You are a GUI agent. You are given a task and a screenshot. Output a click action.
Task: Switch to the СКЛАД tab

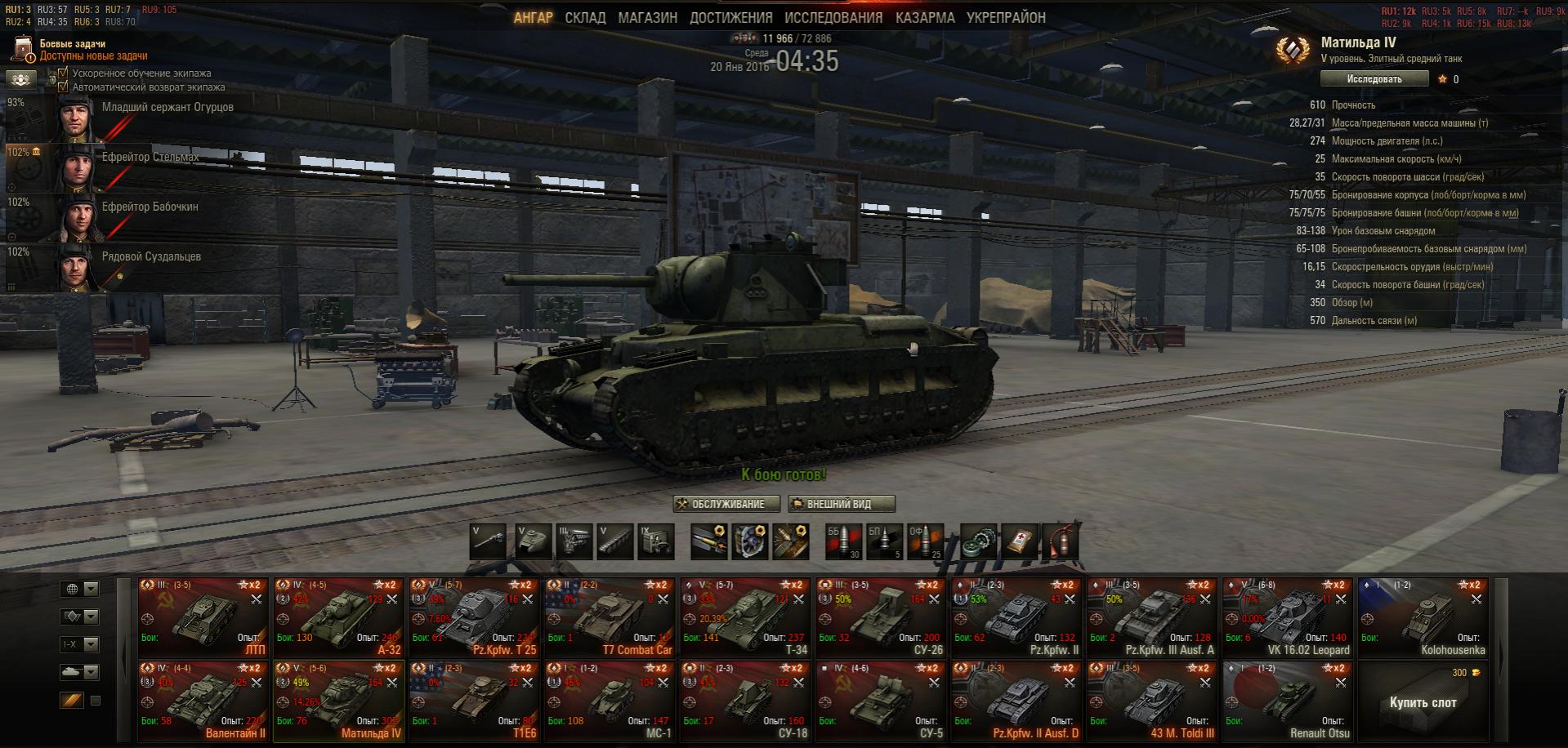pyautogui.click(x=585, y=18)
